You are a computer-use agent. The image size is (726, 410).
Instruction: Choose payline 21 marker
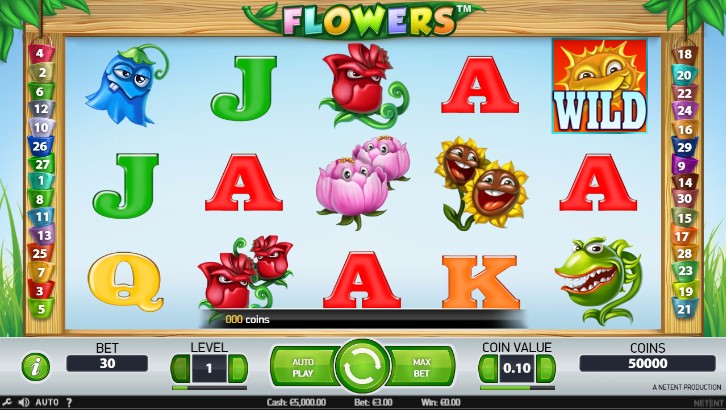click(685, 309)
